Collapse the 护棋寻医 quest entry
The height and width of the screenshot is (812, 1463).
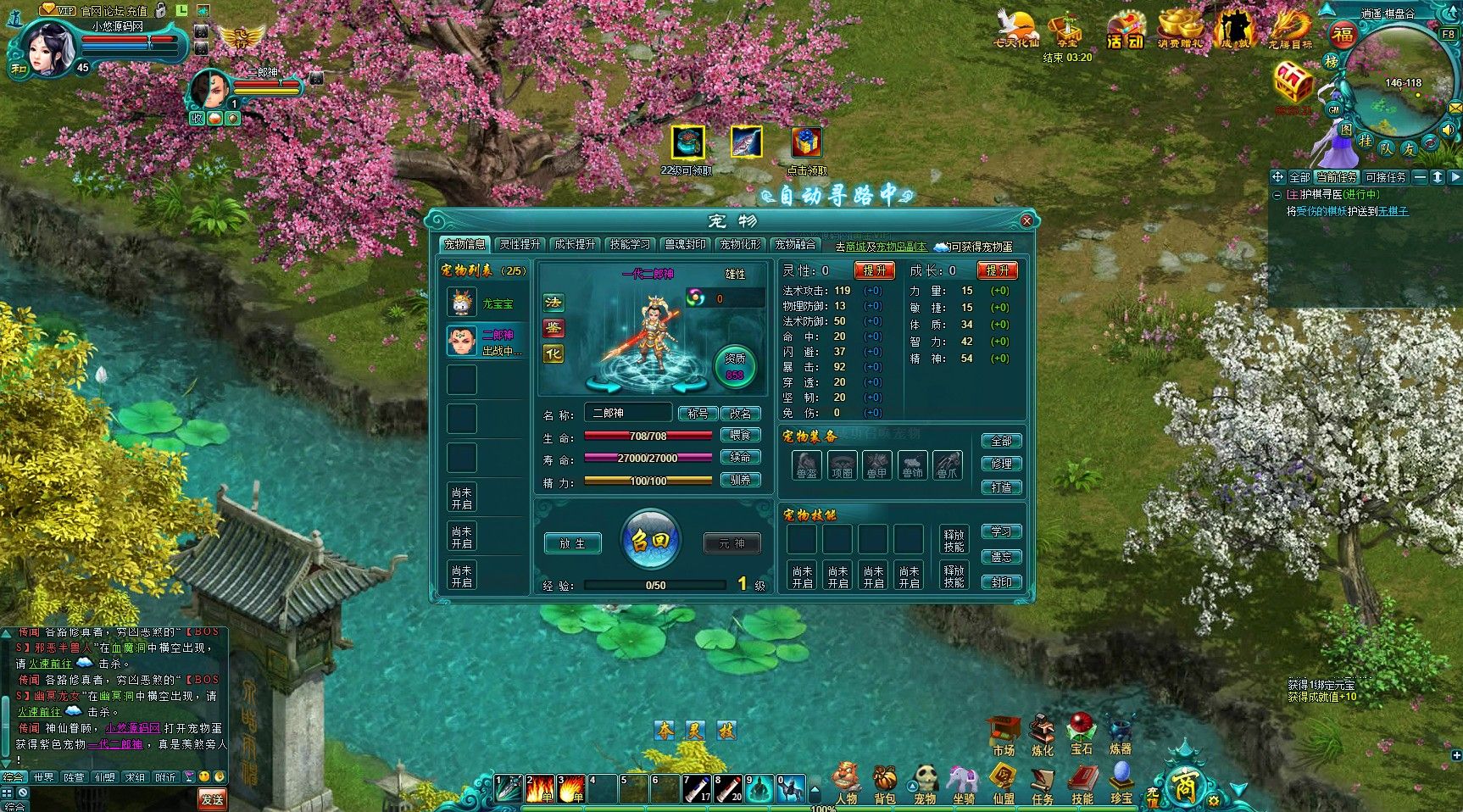pos(1277,195)
